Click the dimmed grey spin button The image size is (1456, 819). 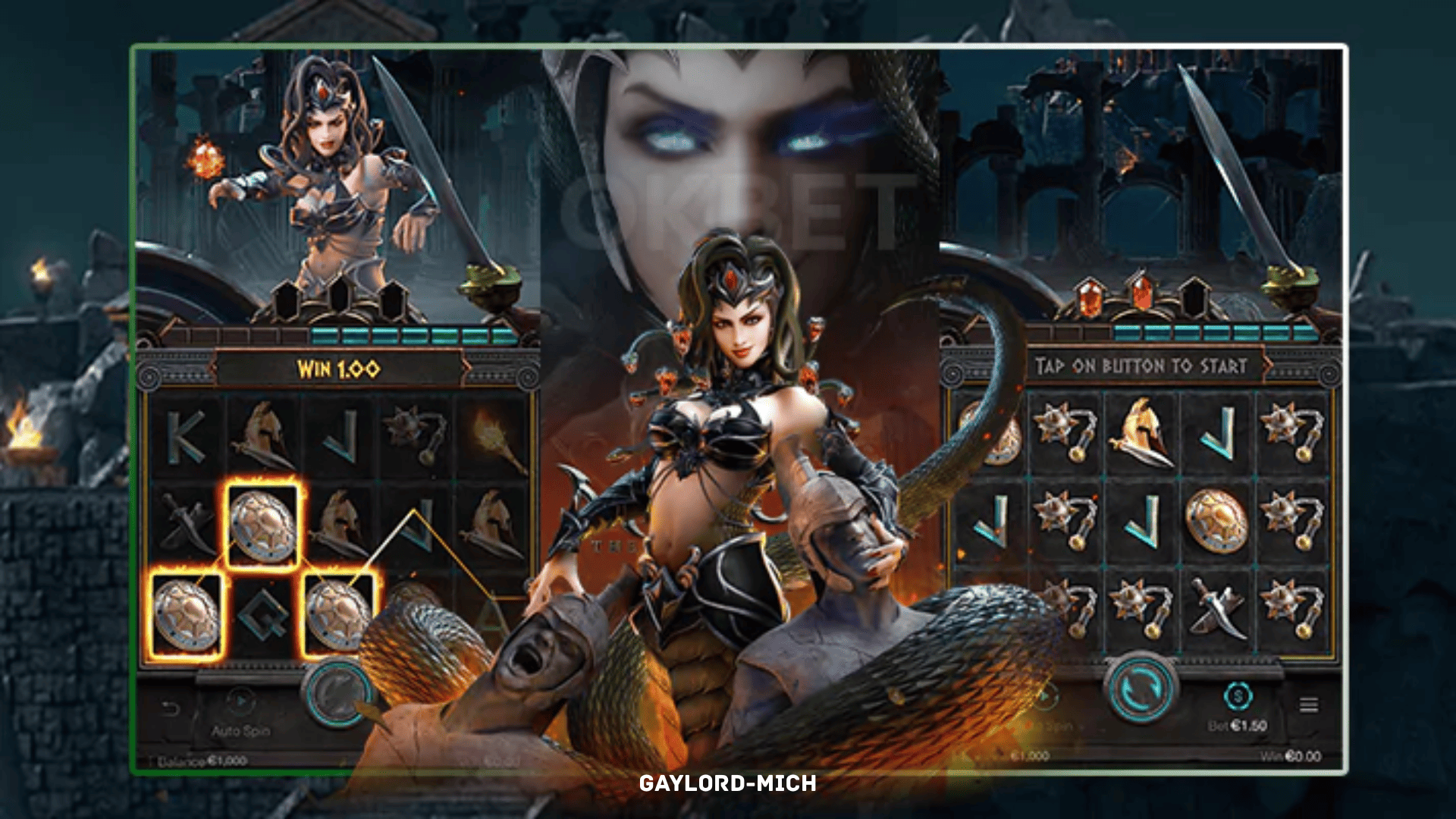pyautogui.click(x=337, y=692)
